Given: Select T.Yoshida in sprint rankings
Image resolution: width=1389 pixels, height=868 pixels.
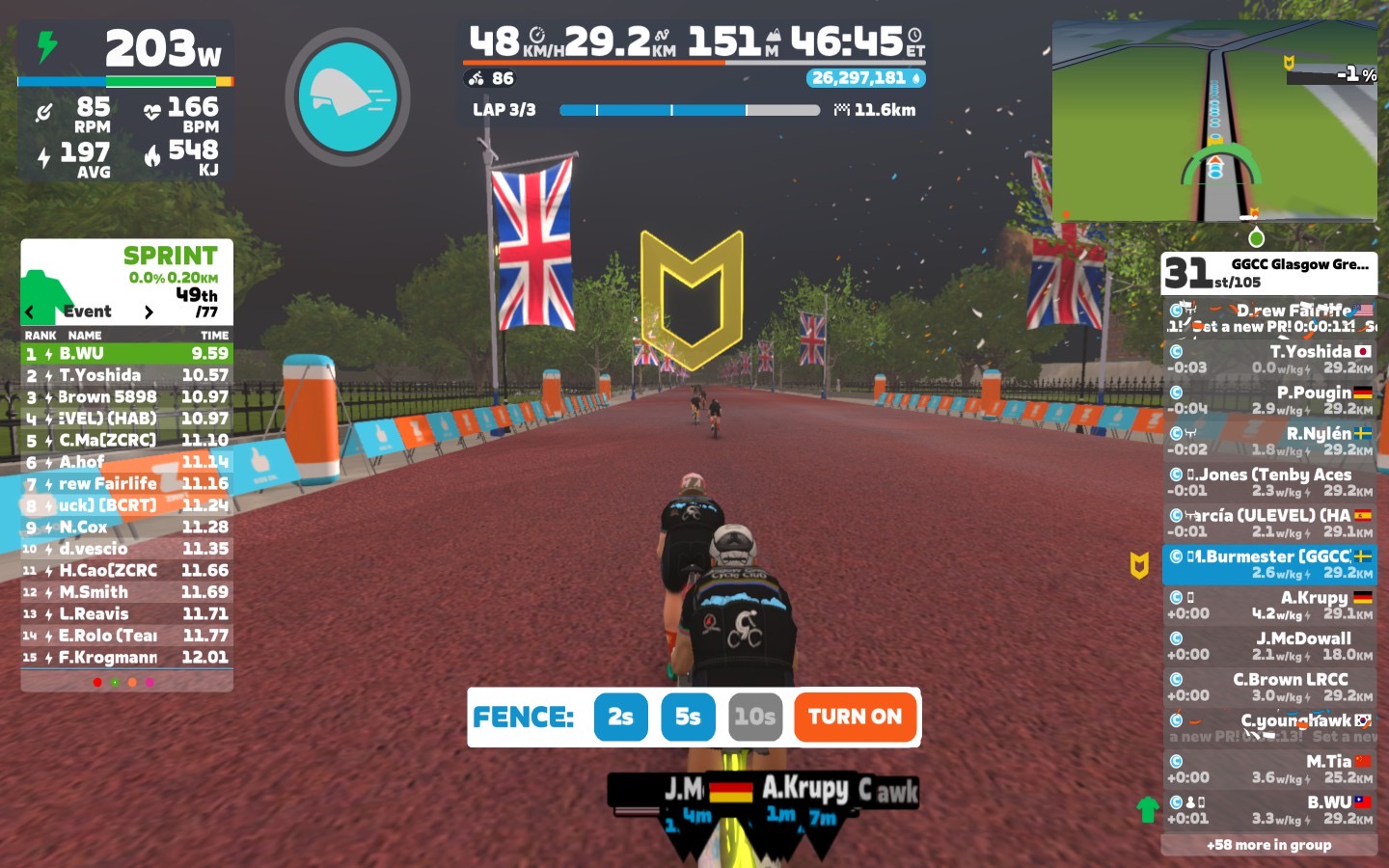Looking at the screenshot, I should [x=126, y=375].
